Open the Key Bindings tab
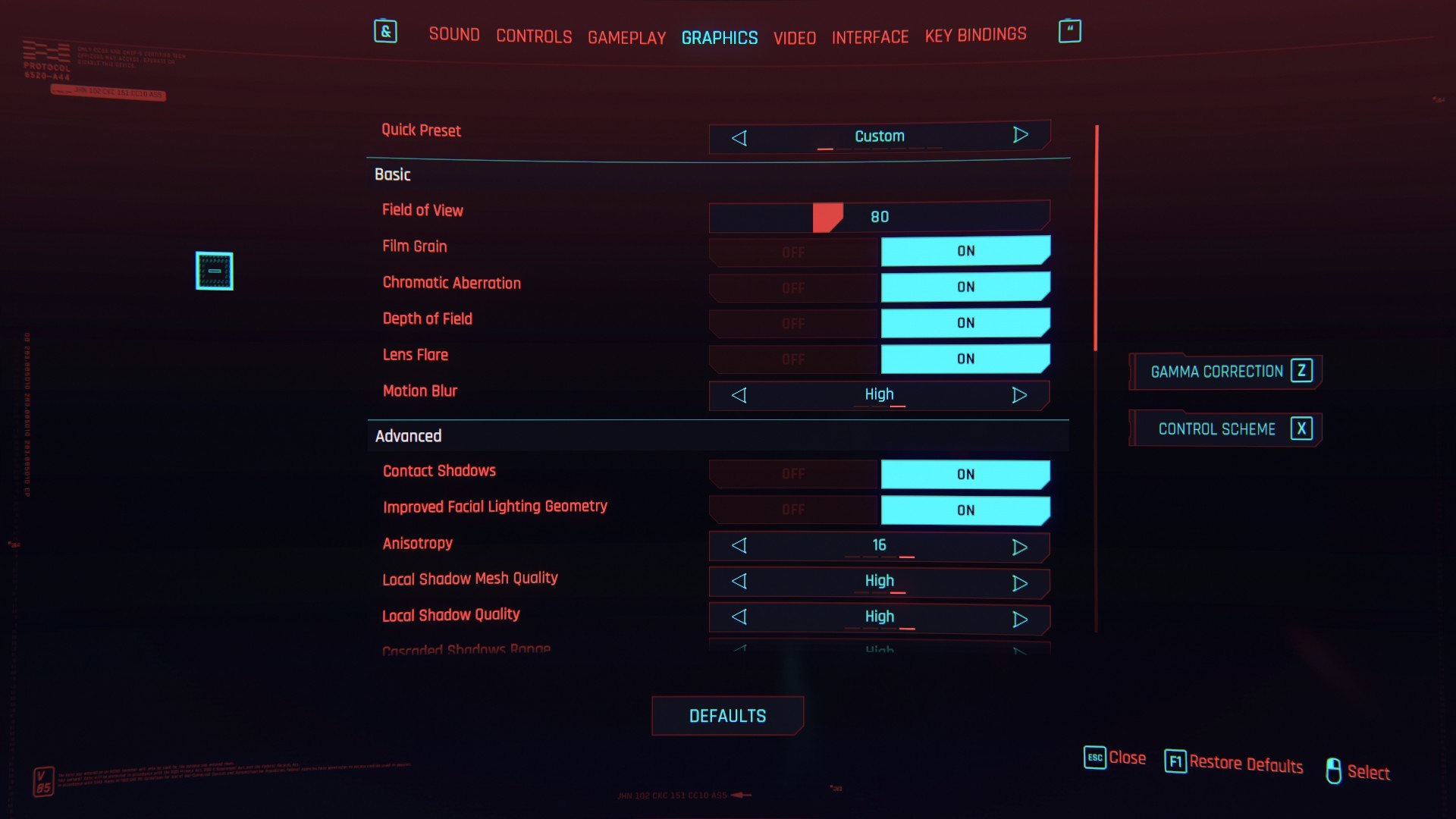The height and width of the screenshot is (819, 1456). (x=975, y=34)
